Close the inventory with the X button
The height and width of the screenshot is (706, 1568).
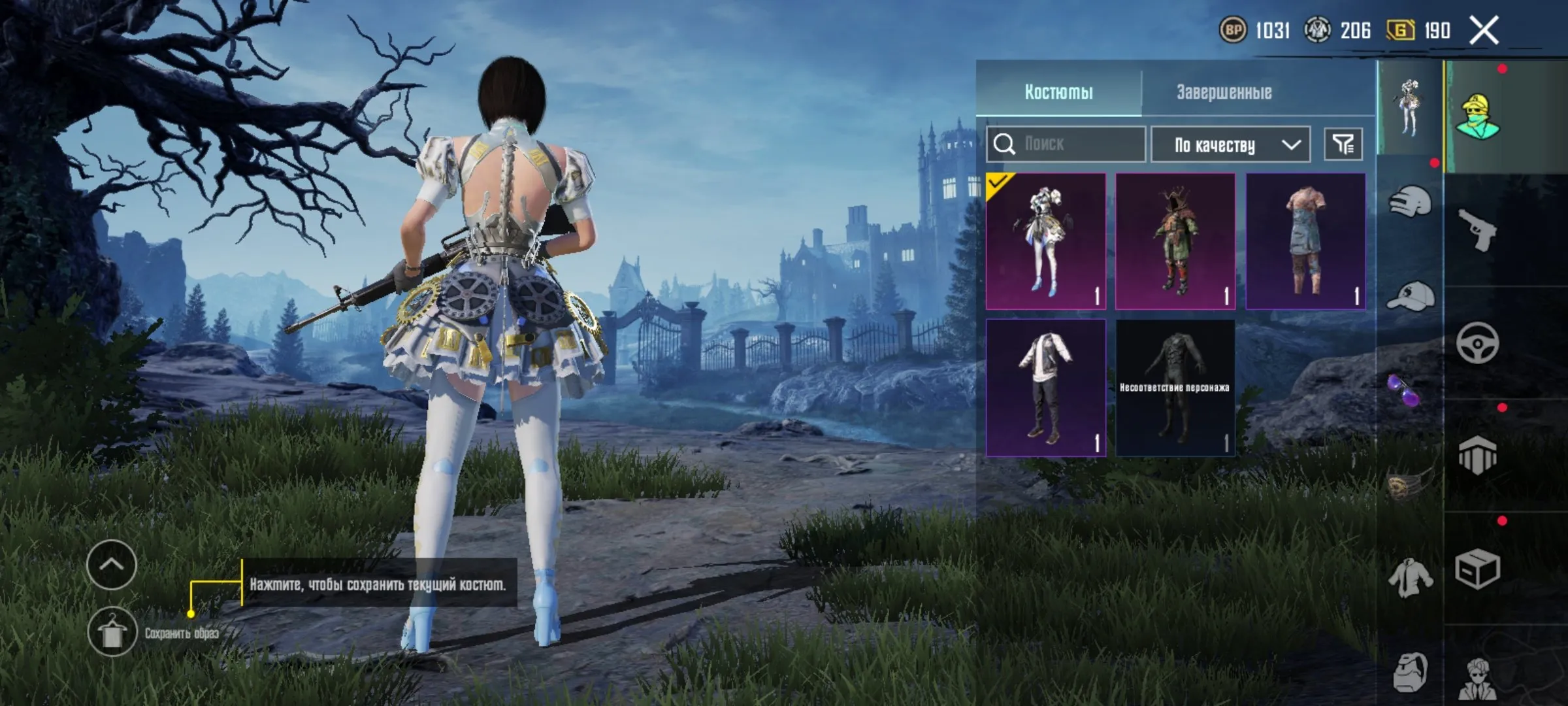pyautogui.click(x=1484, y=30)
